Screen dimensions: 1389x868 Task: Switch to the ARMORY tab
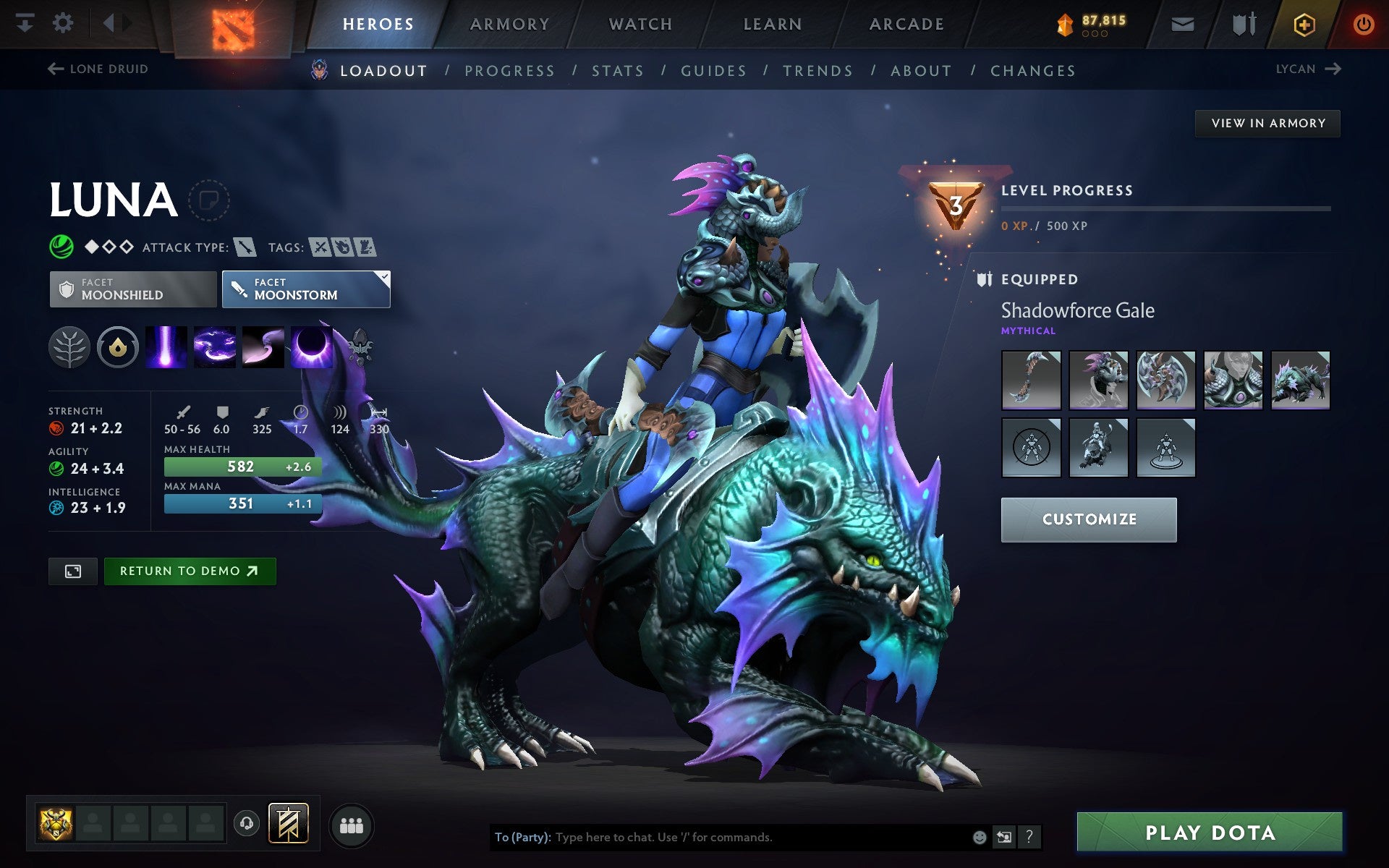point(509,23)
